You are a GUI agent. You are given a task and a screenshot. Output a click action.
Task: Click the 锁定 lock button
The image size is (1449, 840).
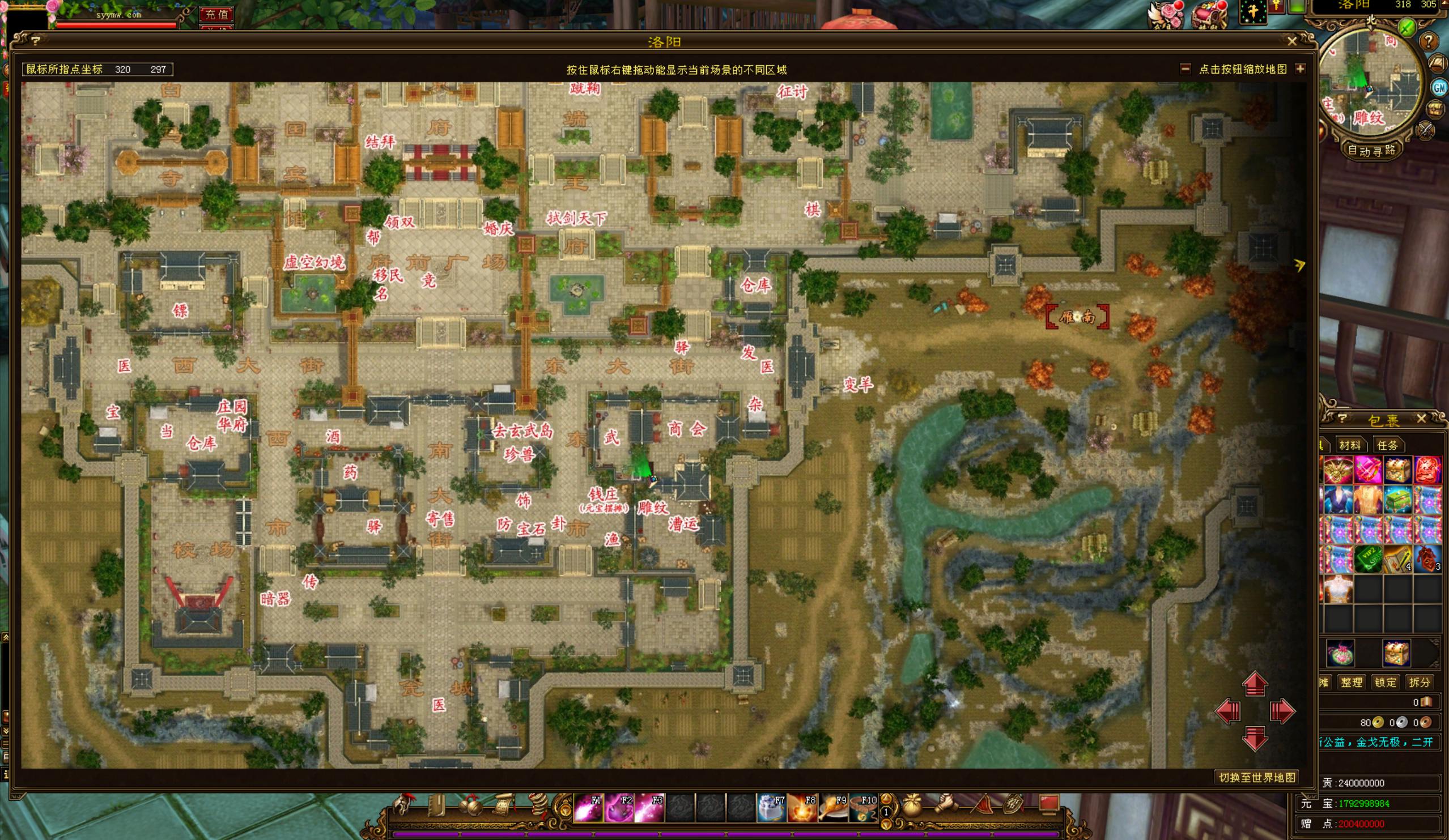coord(1385,683)
